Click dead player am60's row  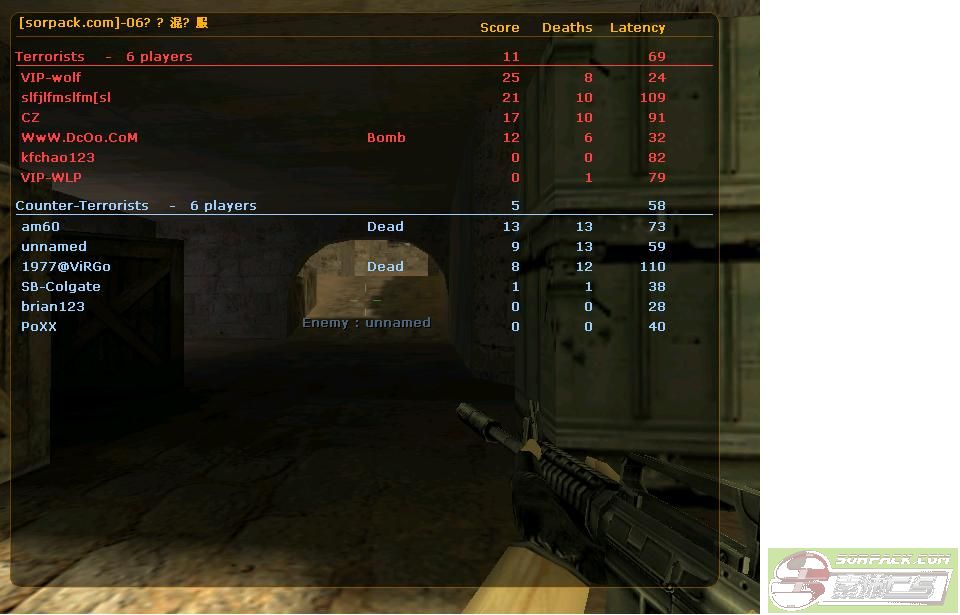point(41,226)
